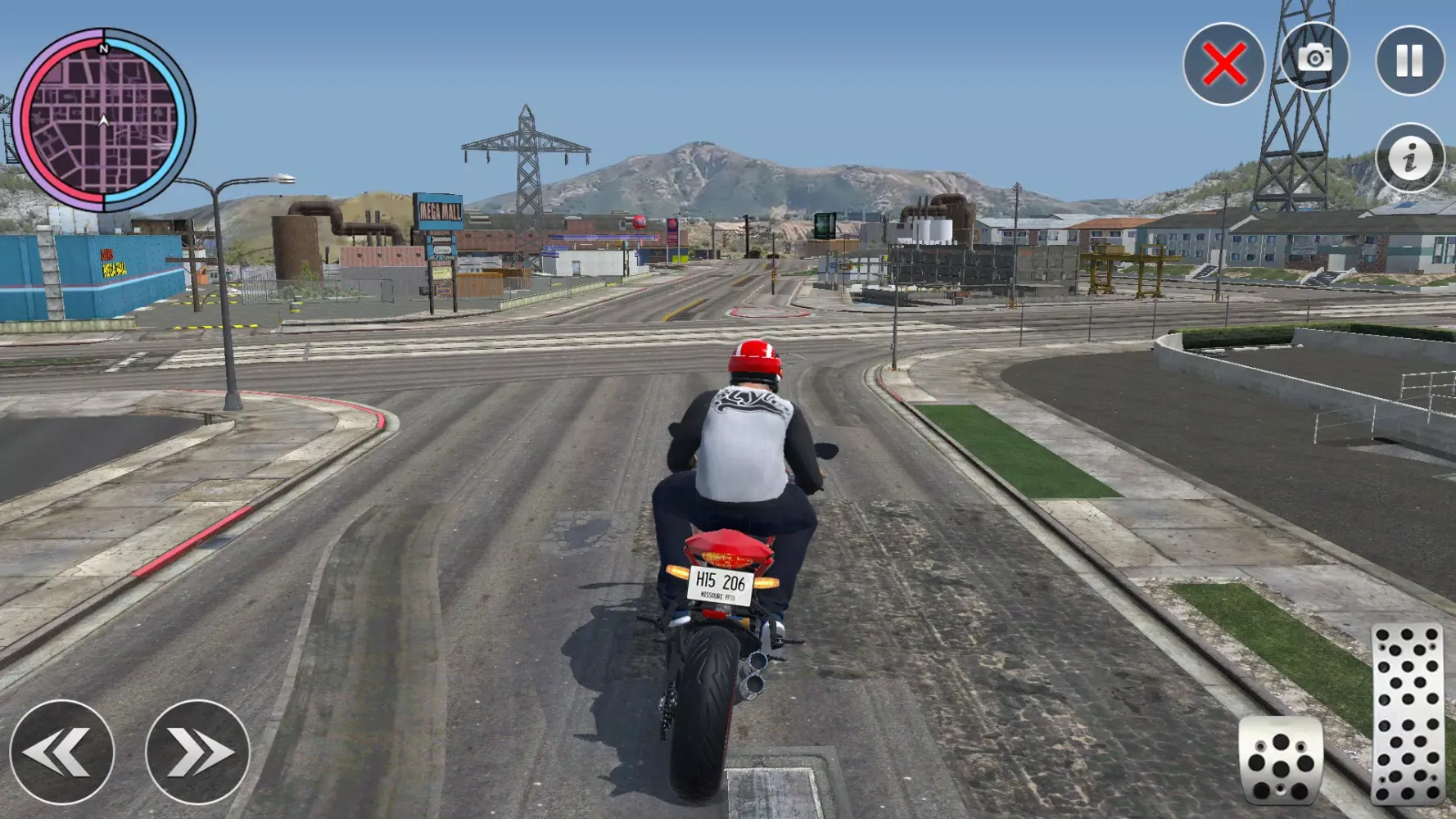
Task: Switch view with the camera button
Action: point(1314,58)
